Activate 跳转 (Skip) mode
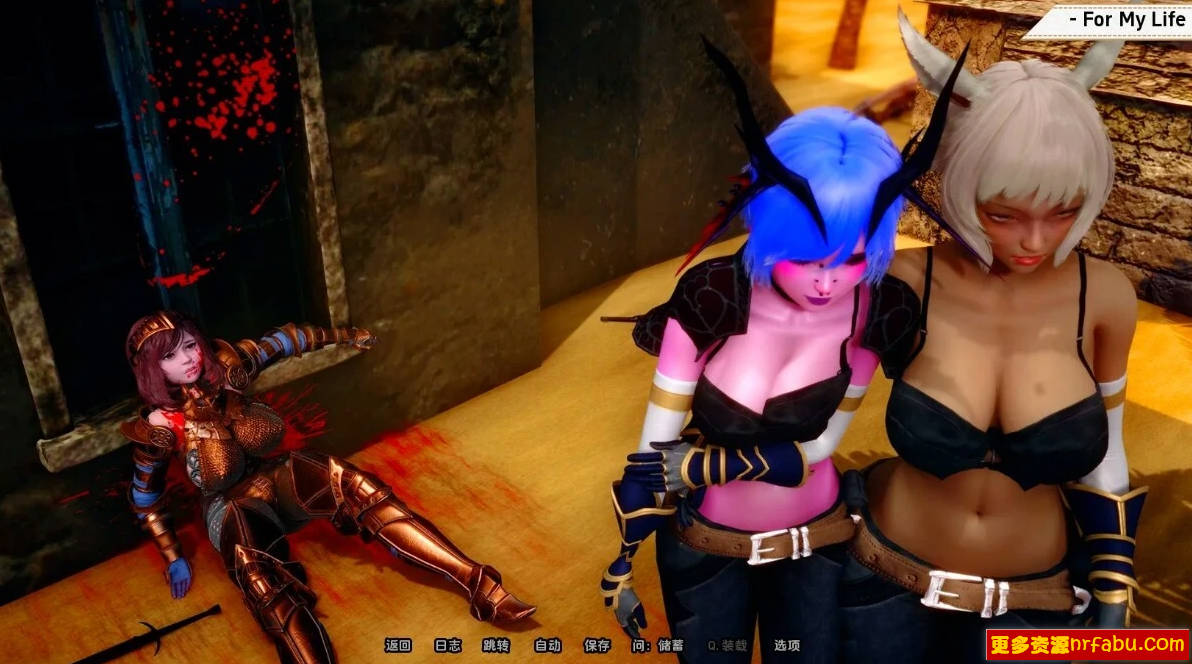Viewport: 1192px width, 664px height. (x=496, y=646)
